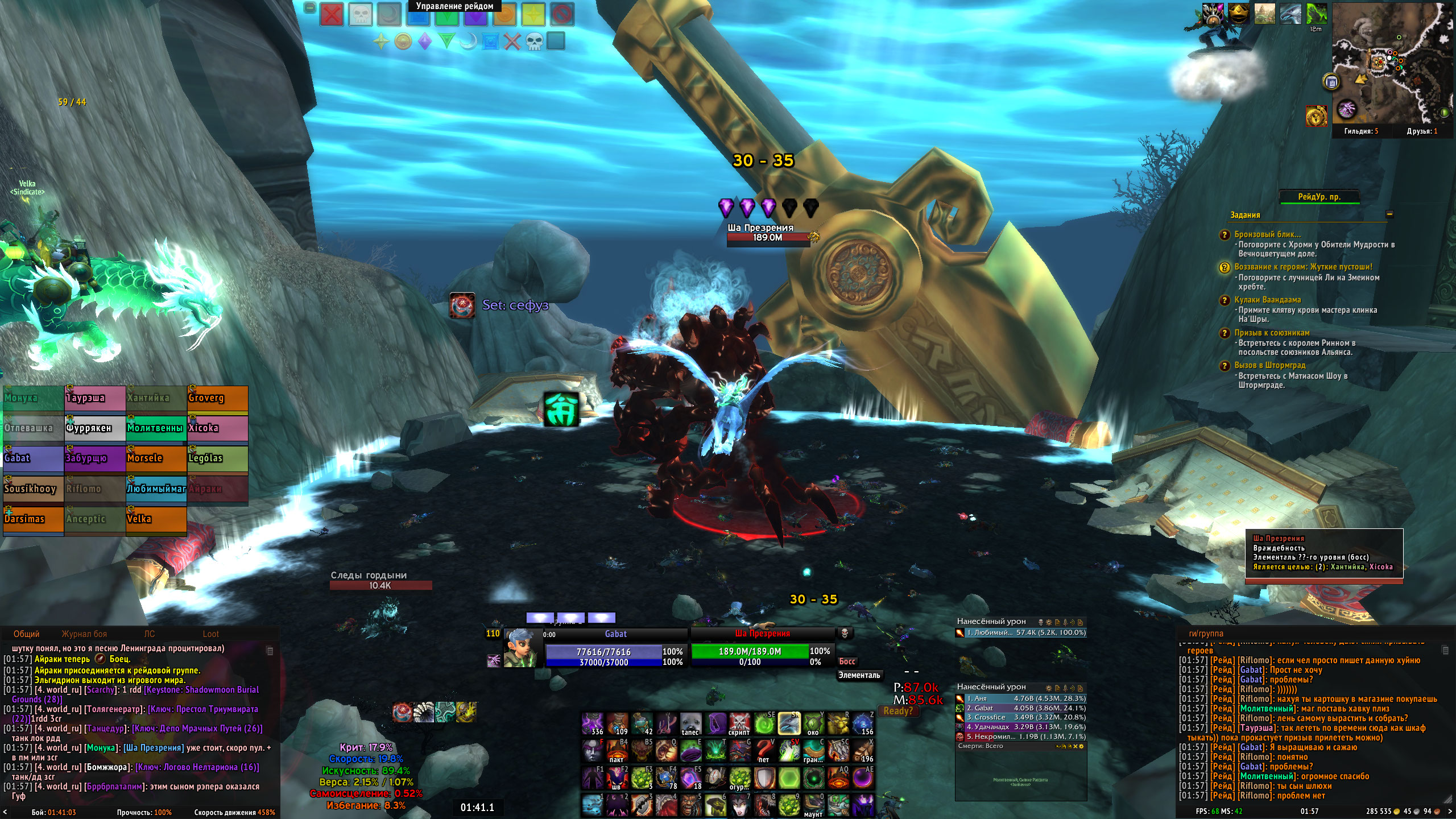Switch to the Loot chat tab

click(x=210, y=634)
